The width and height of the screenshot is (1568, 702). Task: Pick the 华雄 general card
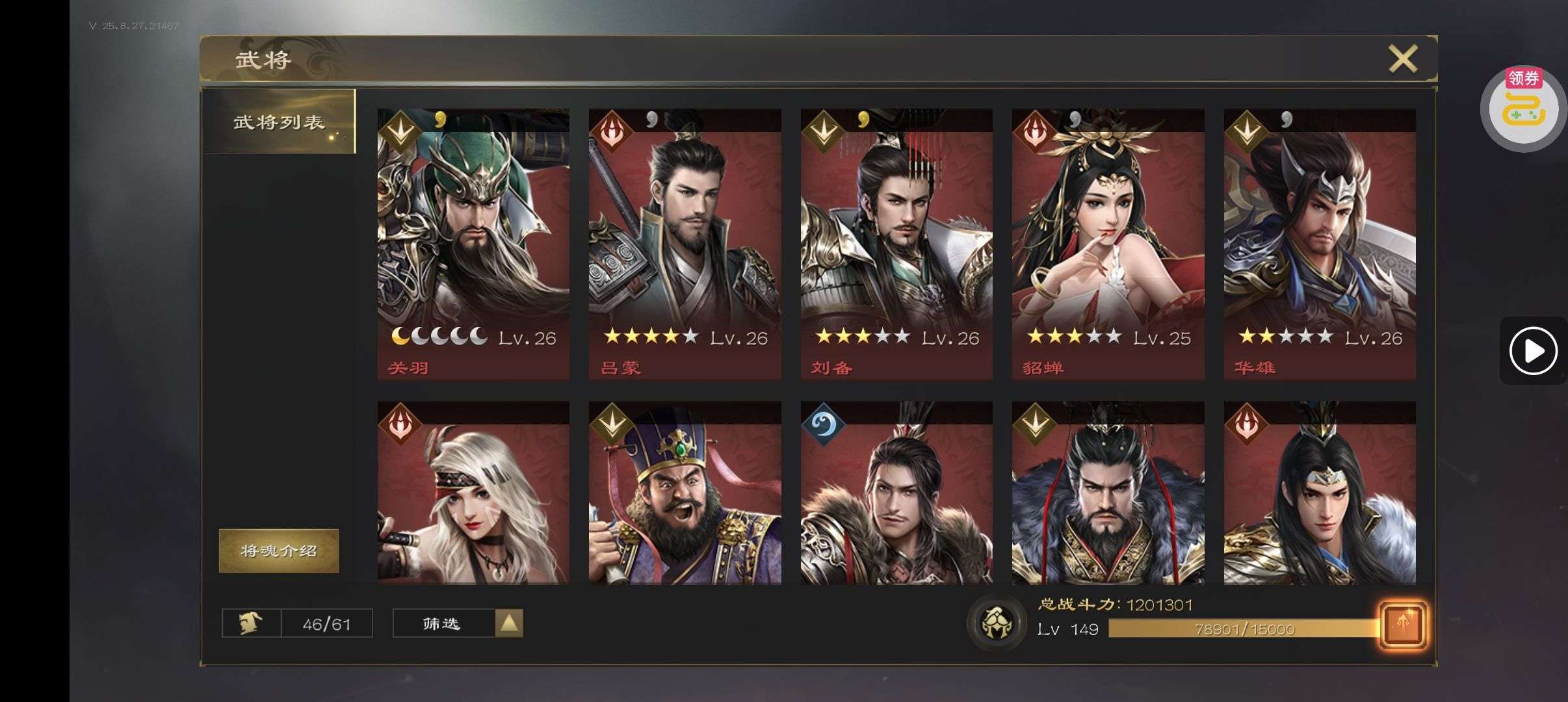pos(1320,244)
